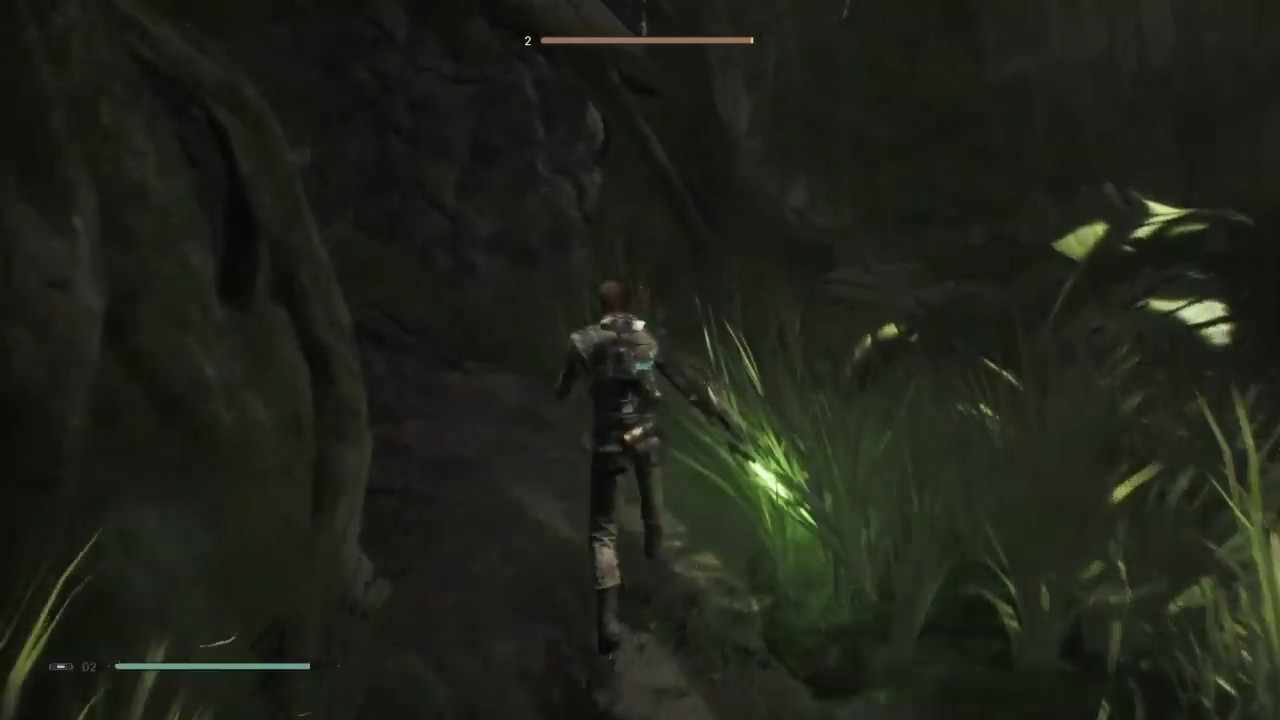
Task: Click the right end of the enemy bar
Action: 750,40
